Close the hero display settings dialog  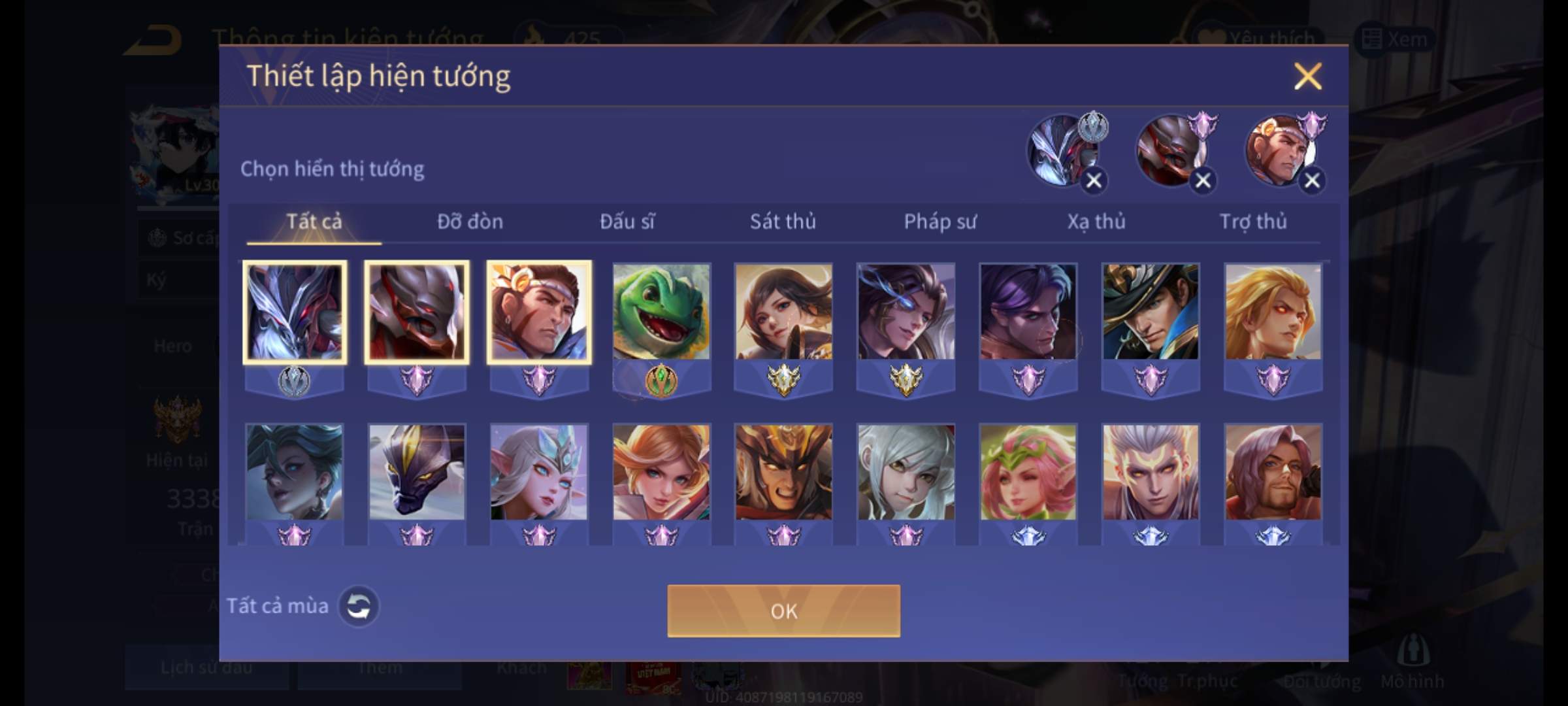(x=1307, y=76)
